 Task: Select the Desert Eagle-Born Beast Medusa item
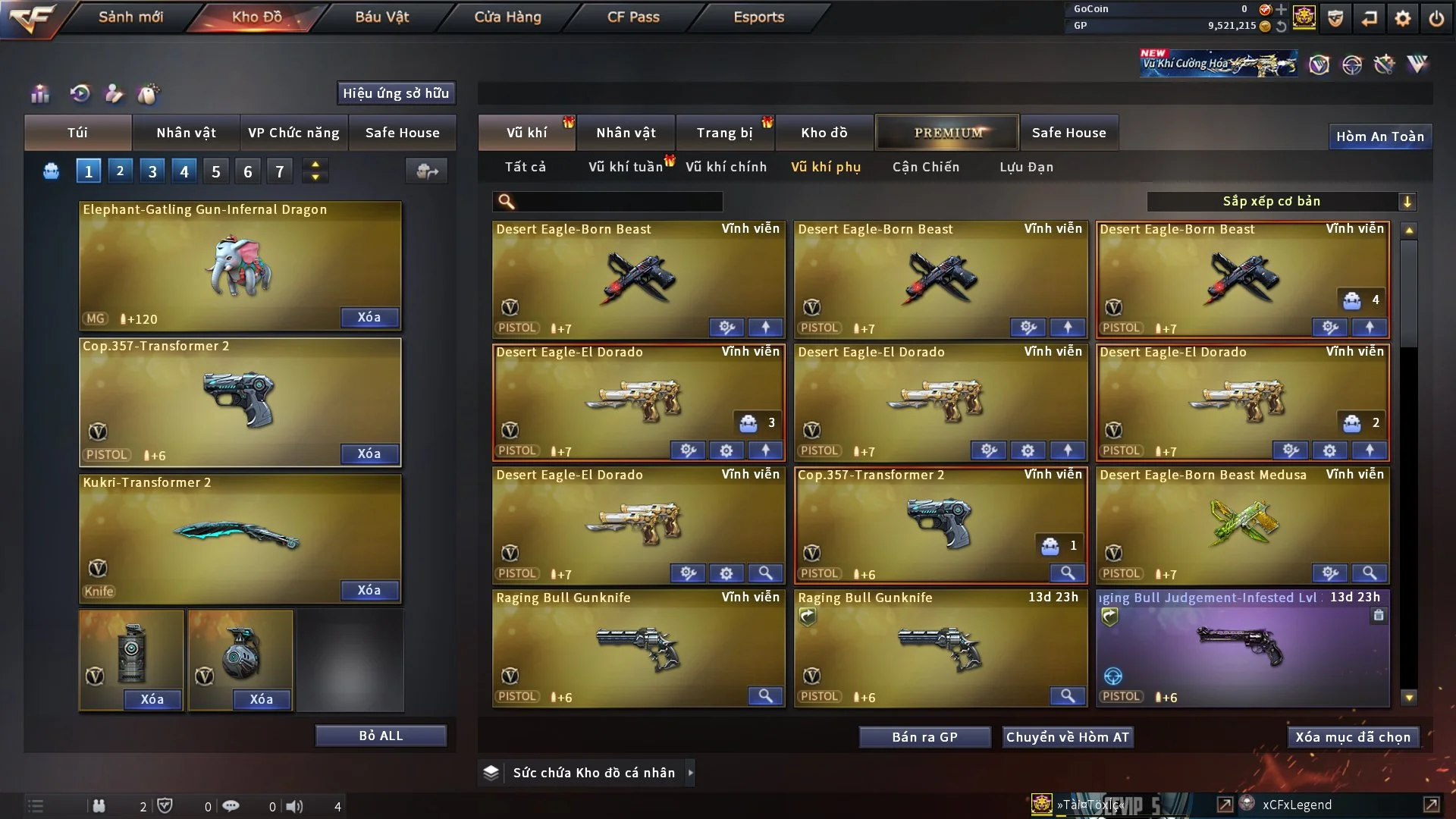pyautogui.click(x=1241, y=523)
